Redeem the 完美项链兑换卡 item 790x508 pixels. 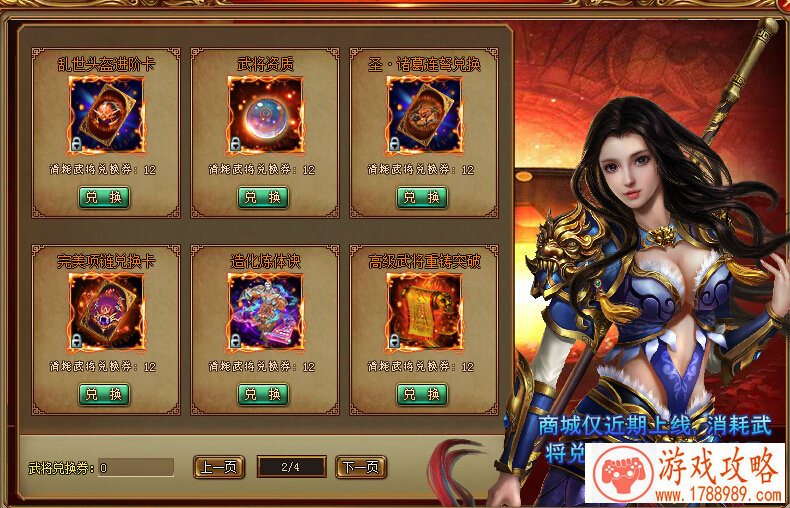(105, 394)
